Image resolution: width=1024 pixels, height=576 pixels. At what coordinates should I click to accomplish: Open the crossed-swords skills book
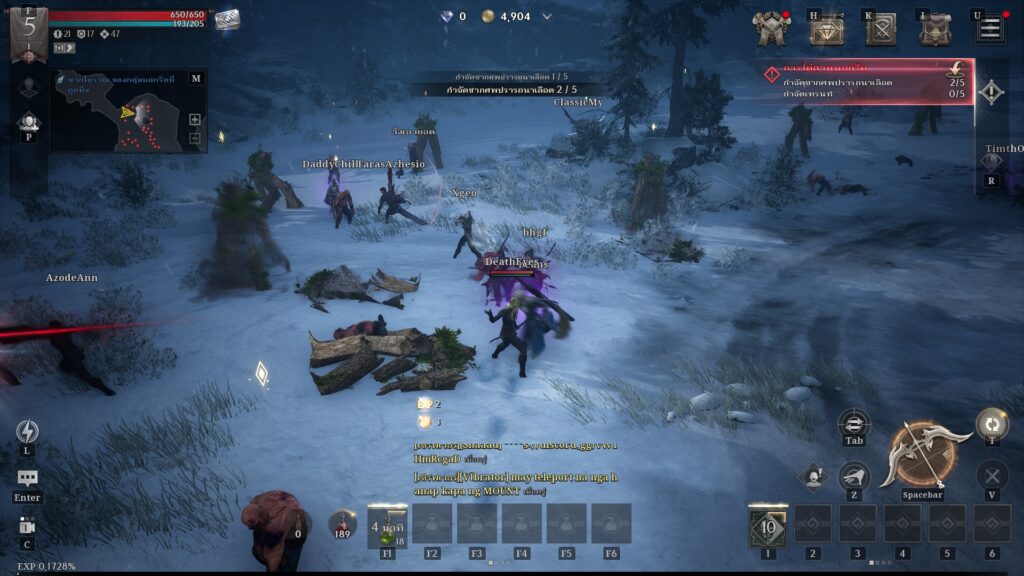(880, 30)
